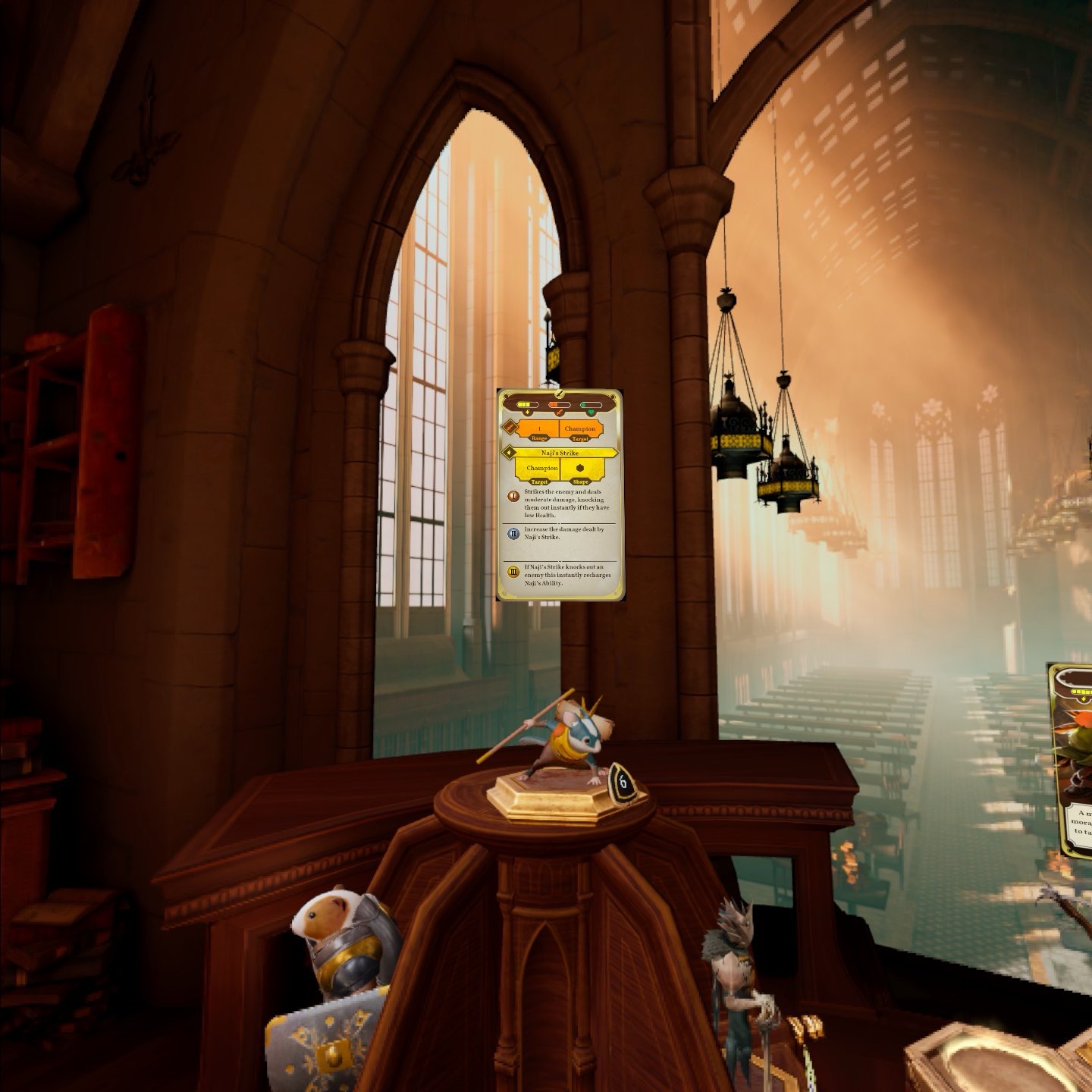Choose the tier III ability upgrade icon
Image resolution: width=1092 pixels, height=1092 pixels.
513,571
